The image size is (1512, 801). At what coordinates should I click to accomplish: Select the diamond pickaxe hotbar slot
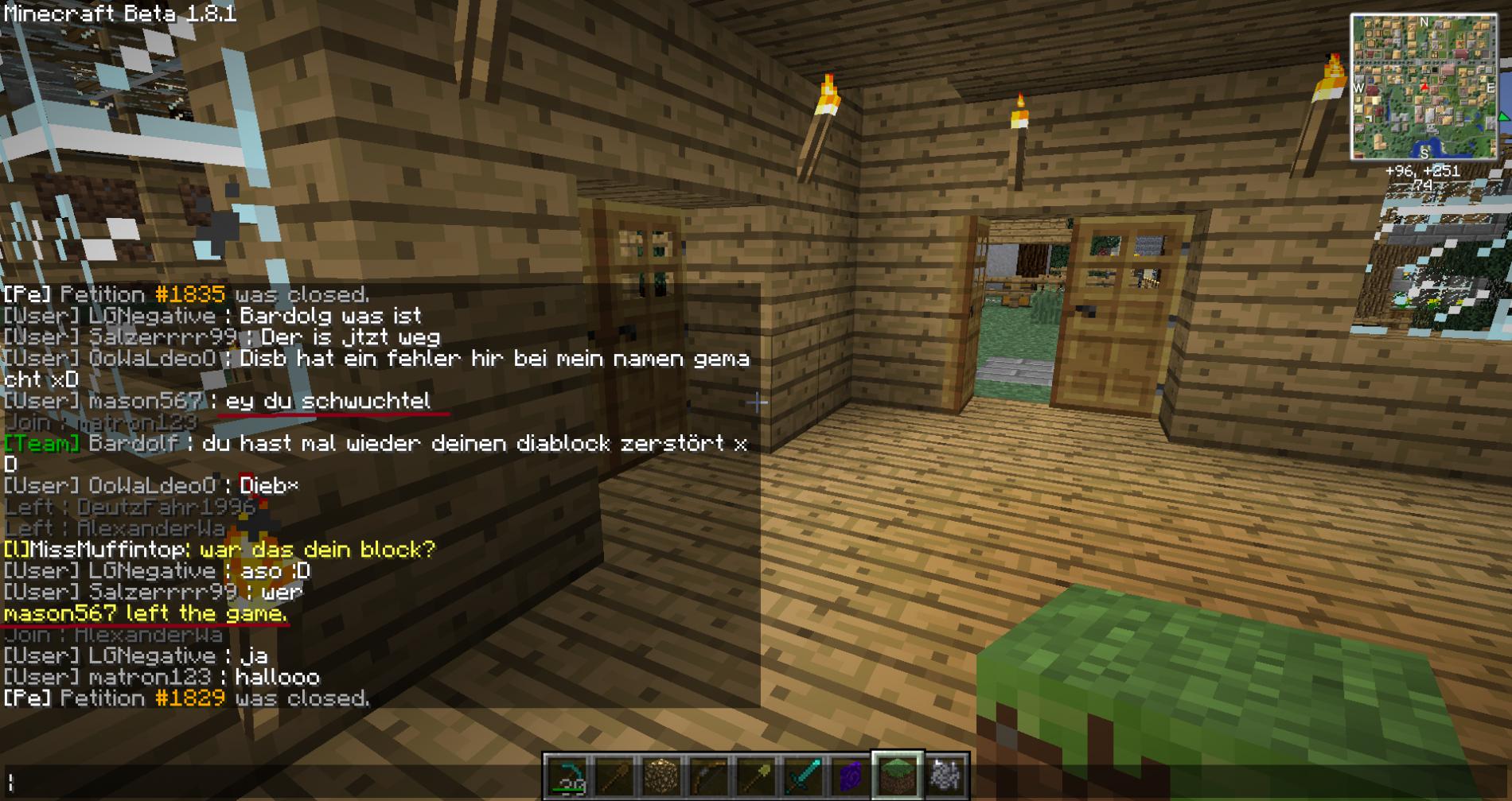click(567, 776)
